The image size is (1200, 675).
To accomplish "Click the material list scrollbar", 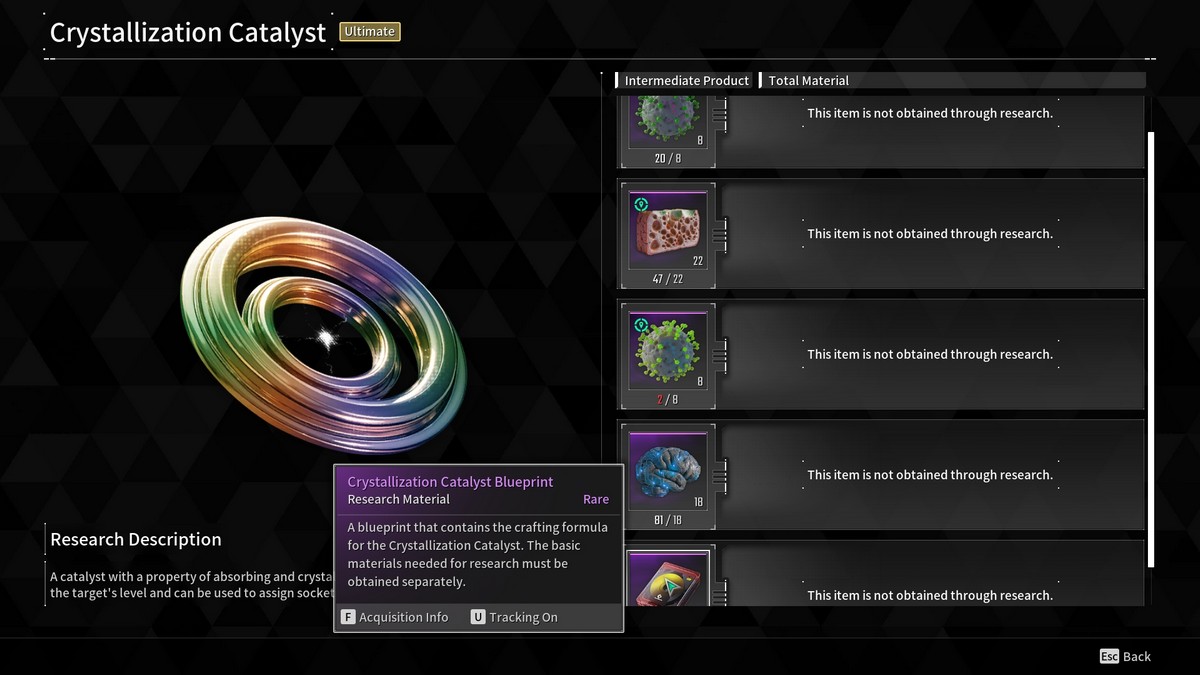I will tap(1151, 350).
